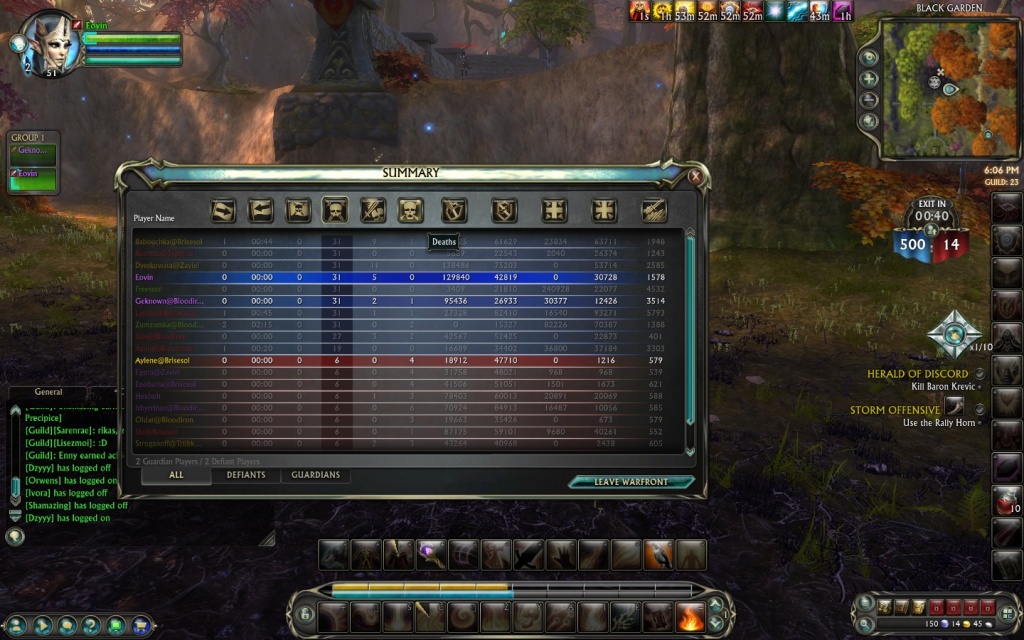The width and height of the screenshot is (1024, 640).
Task: Open the General chat tab
Action: tap(48, 392)
